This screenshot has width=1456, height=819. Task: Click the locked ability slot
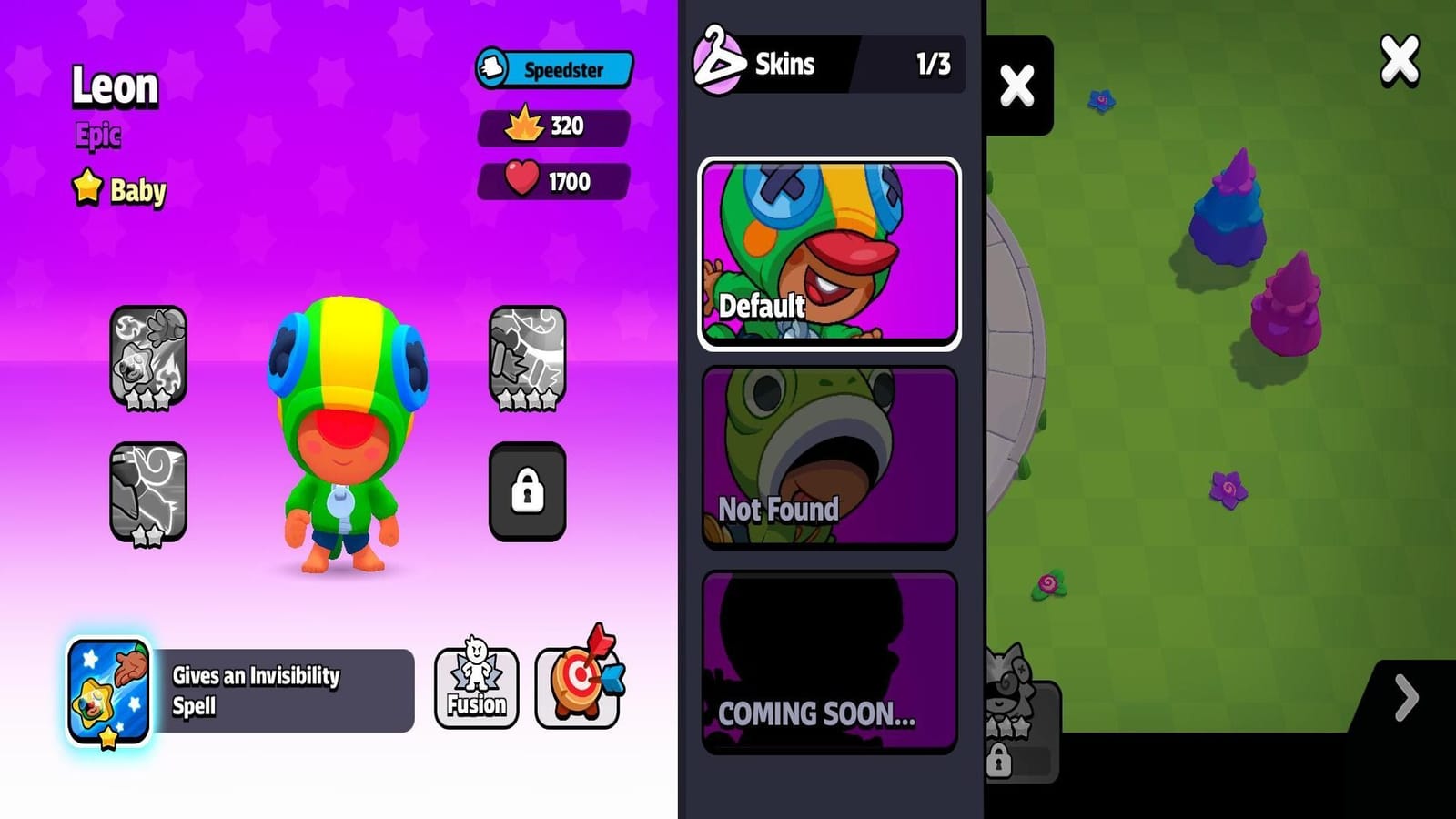pyautogui.click(x=526, y=490)
